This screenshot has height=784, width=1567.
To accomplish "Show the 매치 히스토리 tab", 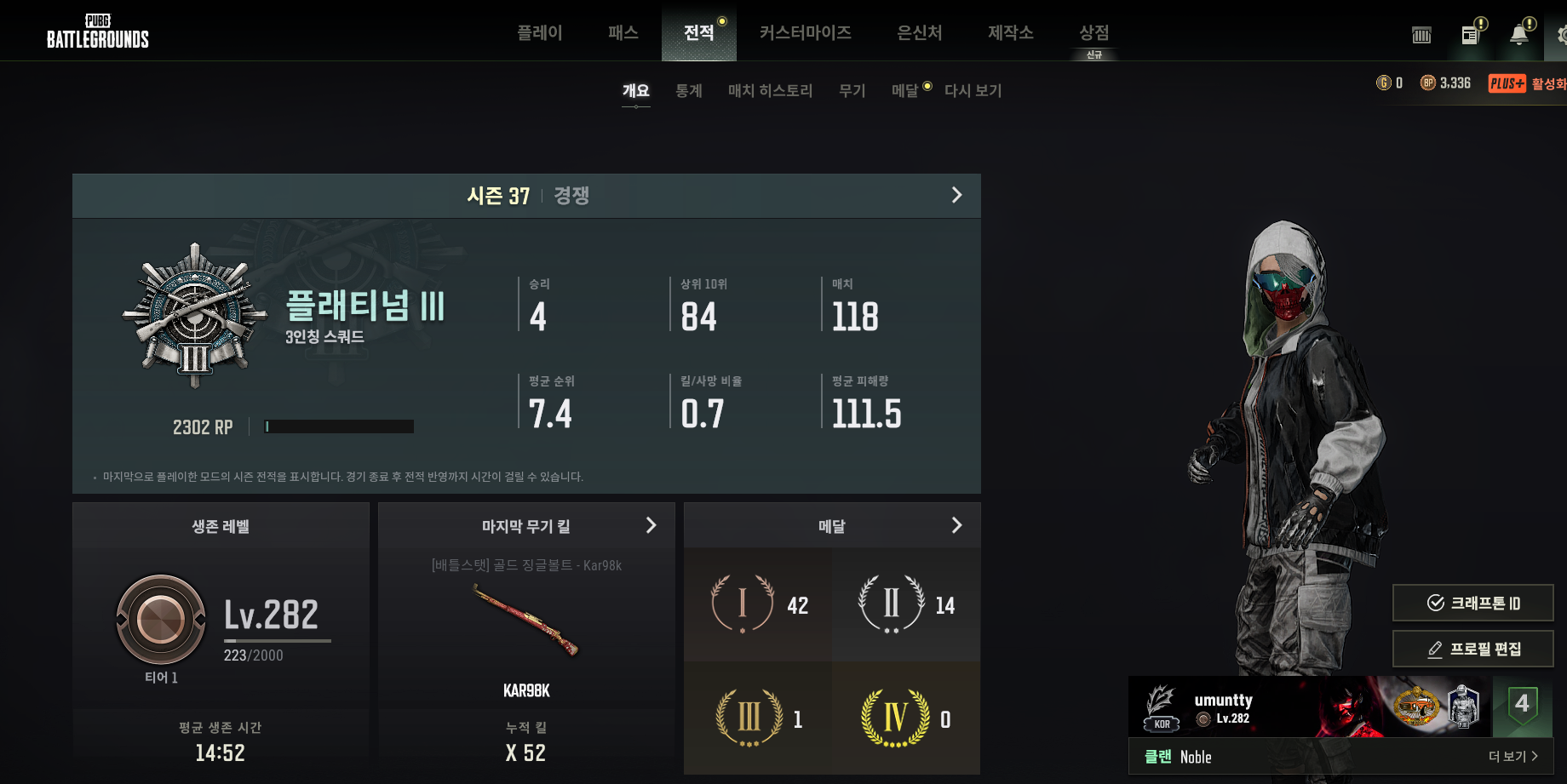I will coord(770,90).
